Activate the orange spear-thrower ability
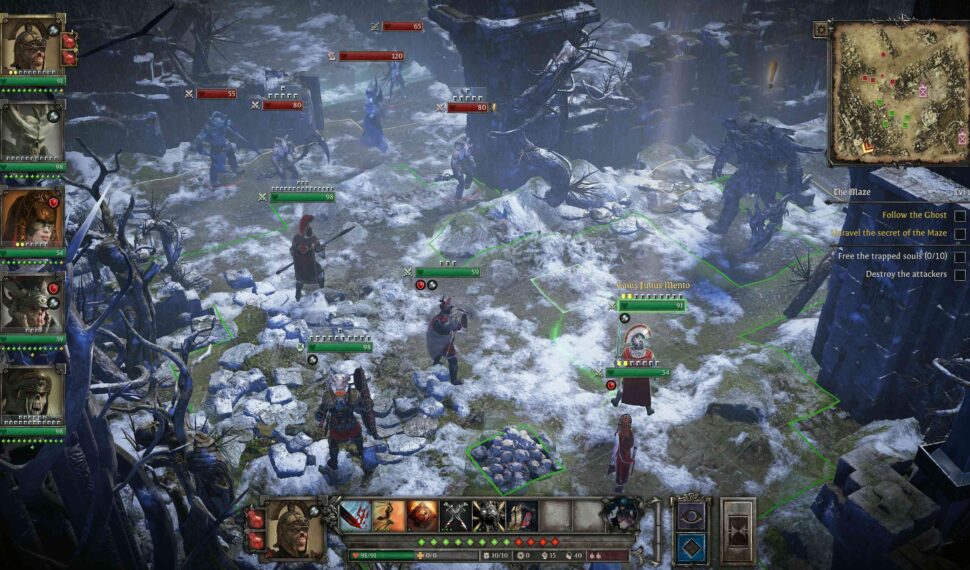Viewport: 970px width, 570px height. click(389, 516)
